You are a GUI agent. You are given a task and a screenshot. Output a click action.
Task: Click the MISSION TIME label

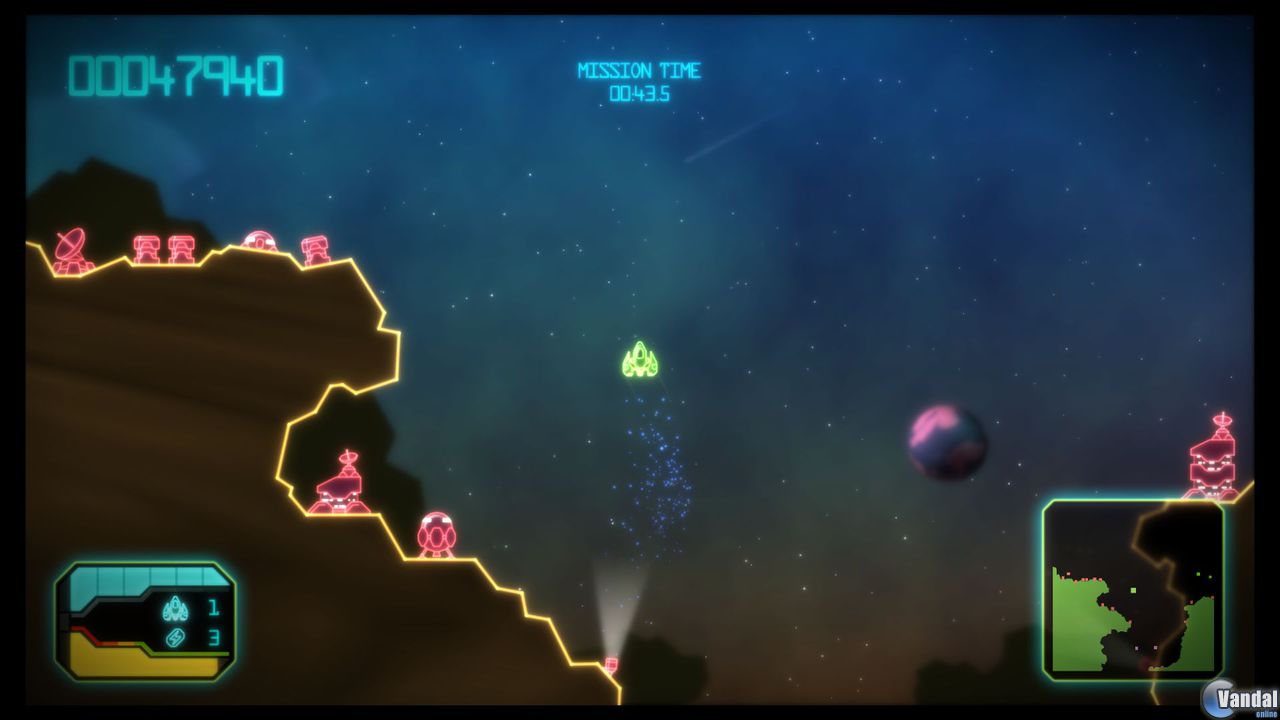coord(640,70)
